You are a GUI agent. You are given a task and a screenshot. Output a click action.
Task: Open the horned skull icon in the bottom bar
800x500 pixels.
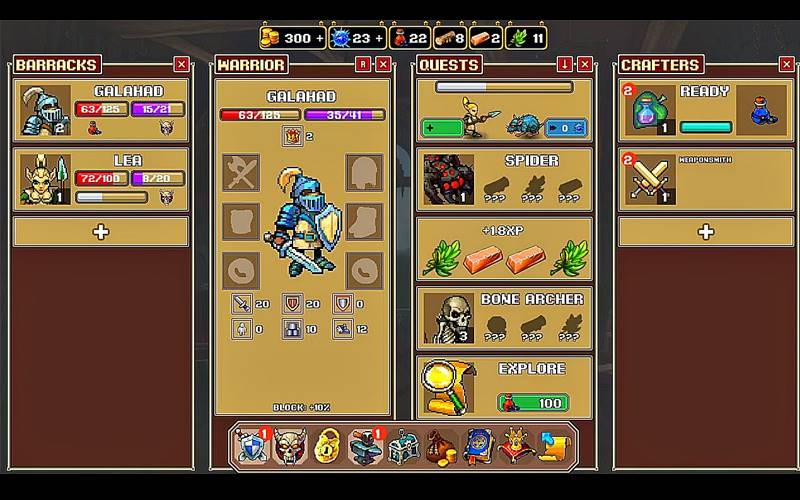pos(290,446)
